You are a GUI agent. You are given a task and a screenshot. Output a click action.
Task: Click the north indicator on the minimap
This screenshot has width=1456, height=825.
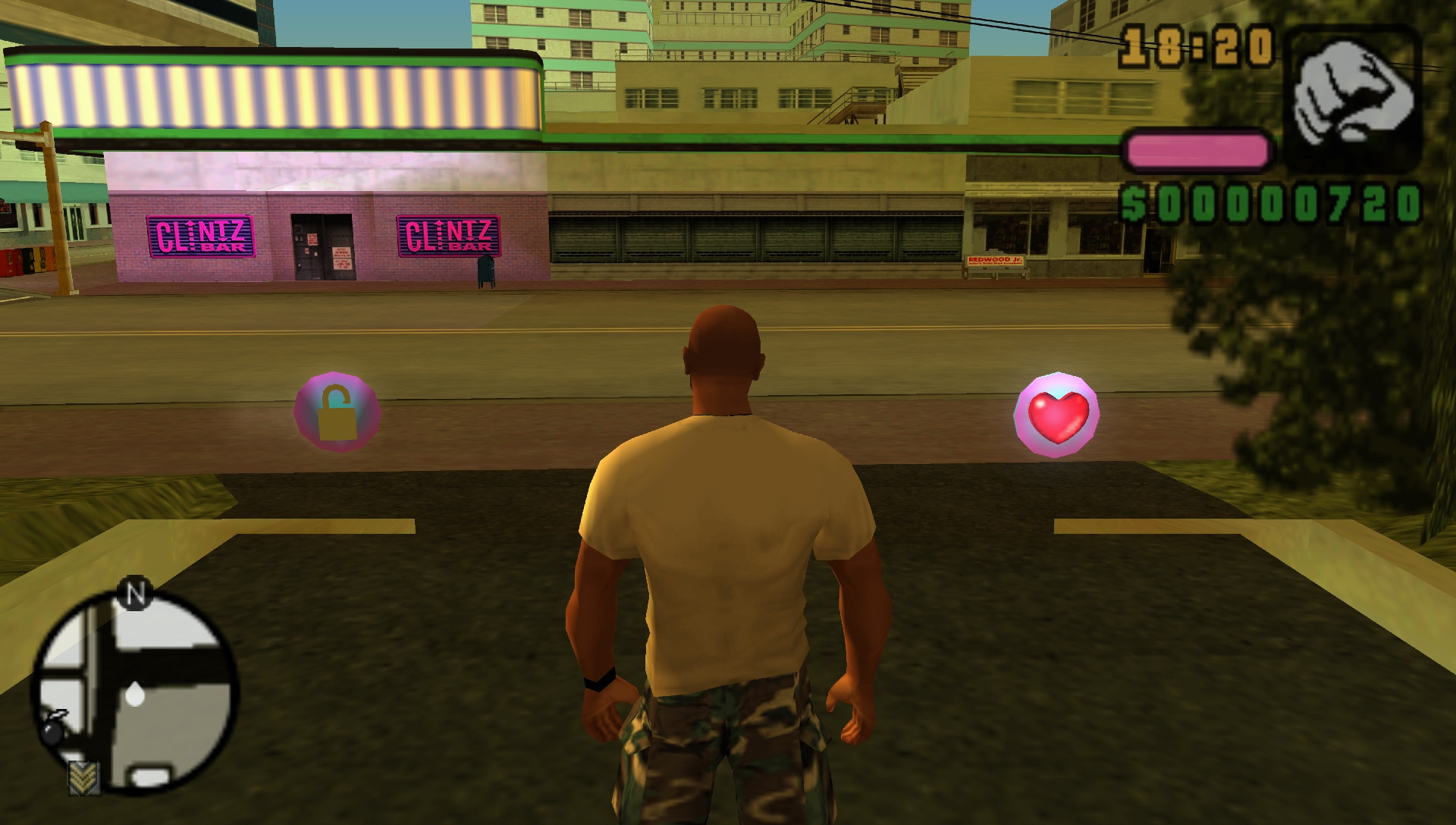pos(136,592)
